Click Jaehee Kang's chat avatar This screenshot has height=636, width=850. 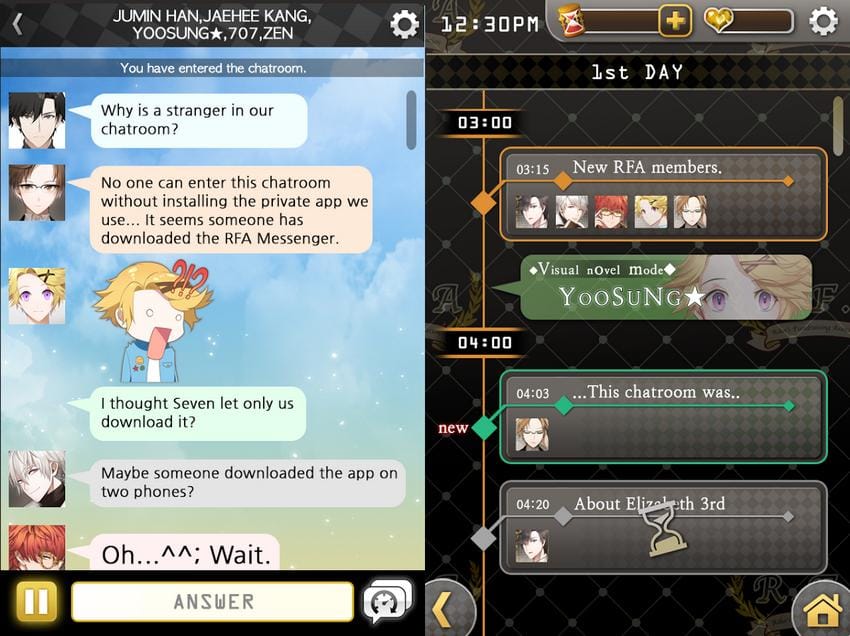37,193
